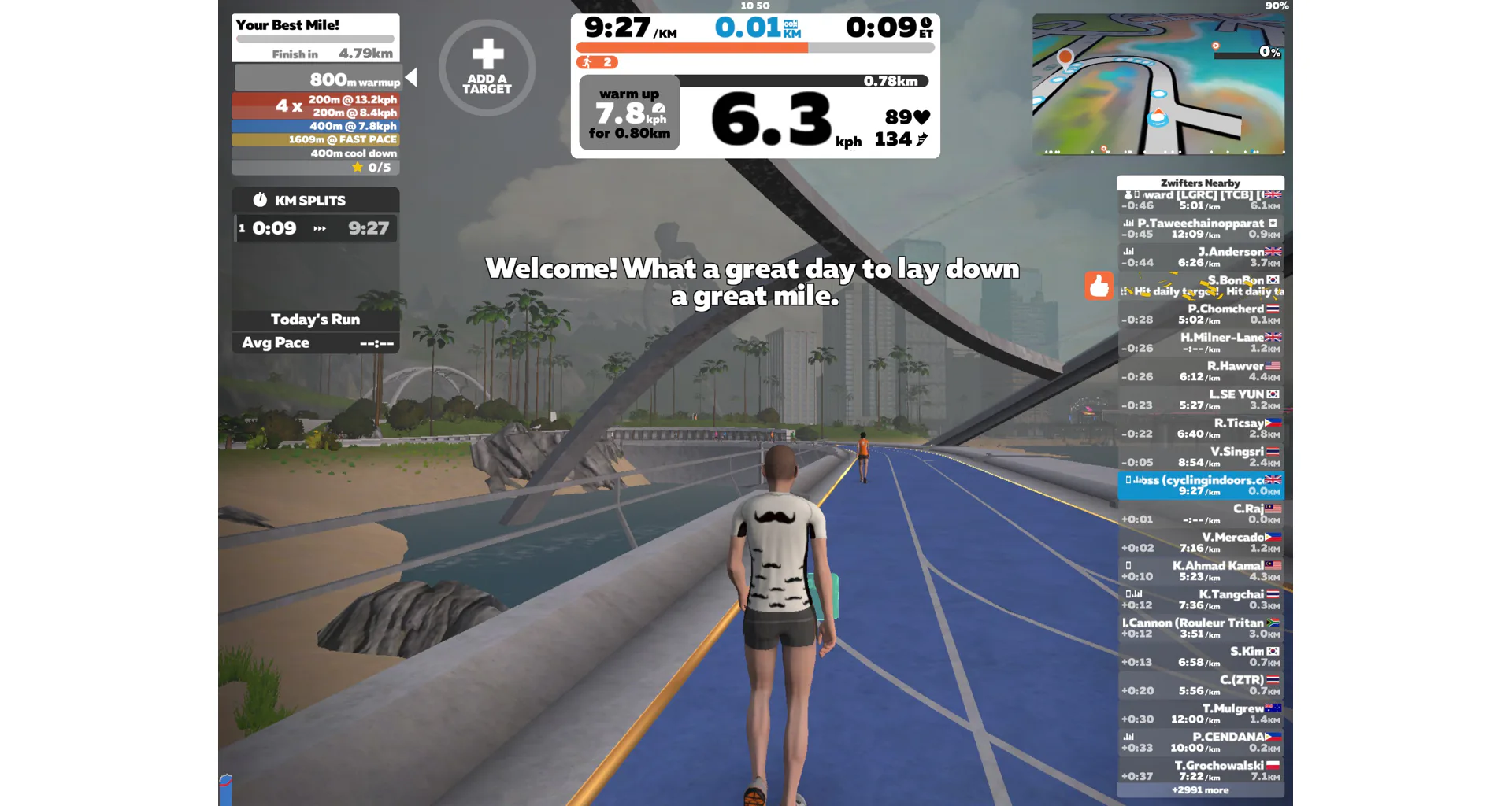Give a Ride On thumbs up
This screenshot has height=806, width=1512.
pyautogui.click(x=1099, y=286)
